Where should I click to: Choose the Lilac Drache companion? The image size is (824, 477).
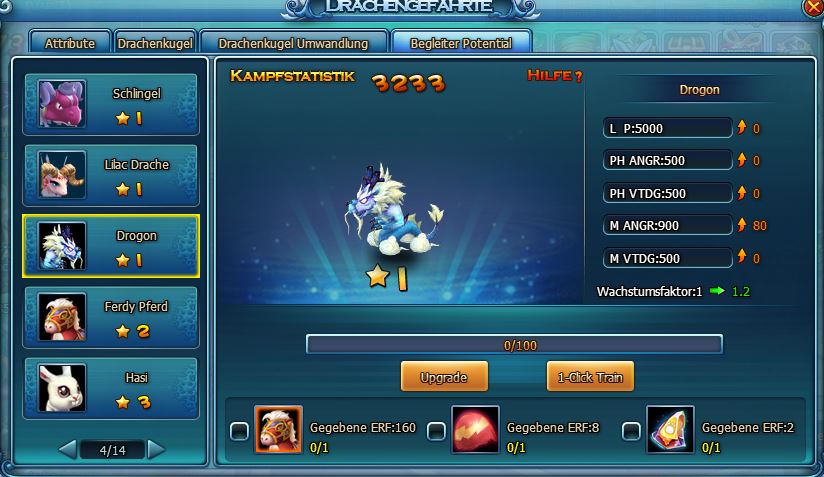tap(111, 175)
